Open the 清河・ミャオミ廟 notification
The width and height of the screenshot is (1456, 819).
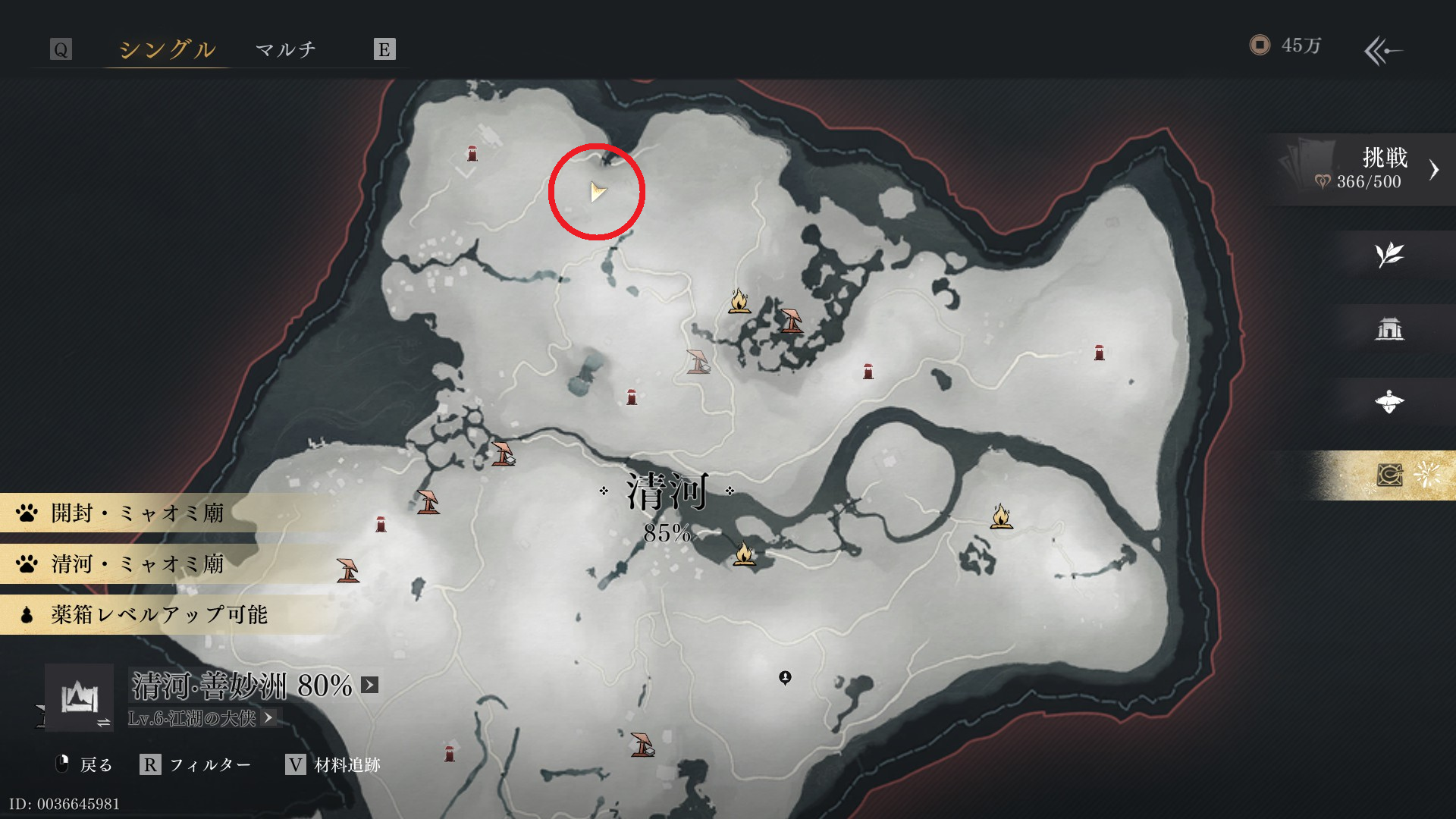(136, 564)
